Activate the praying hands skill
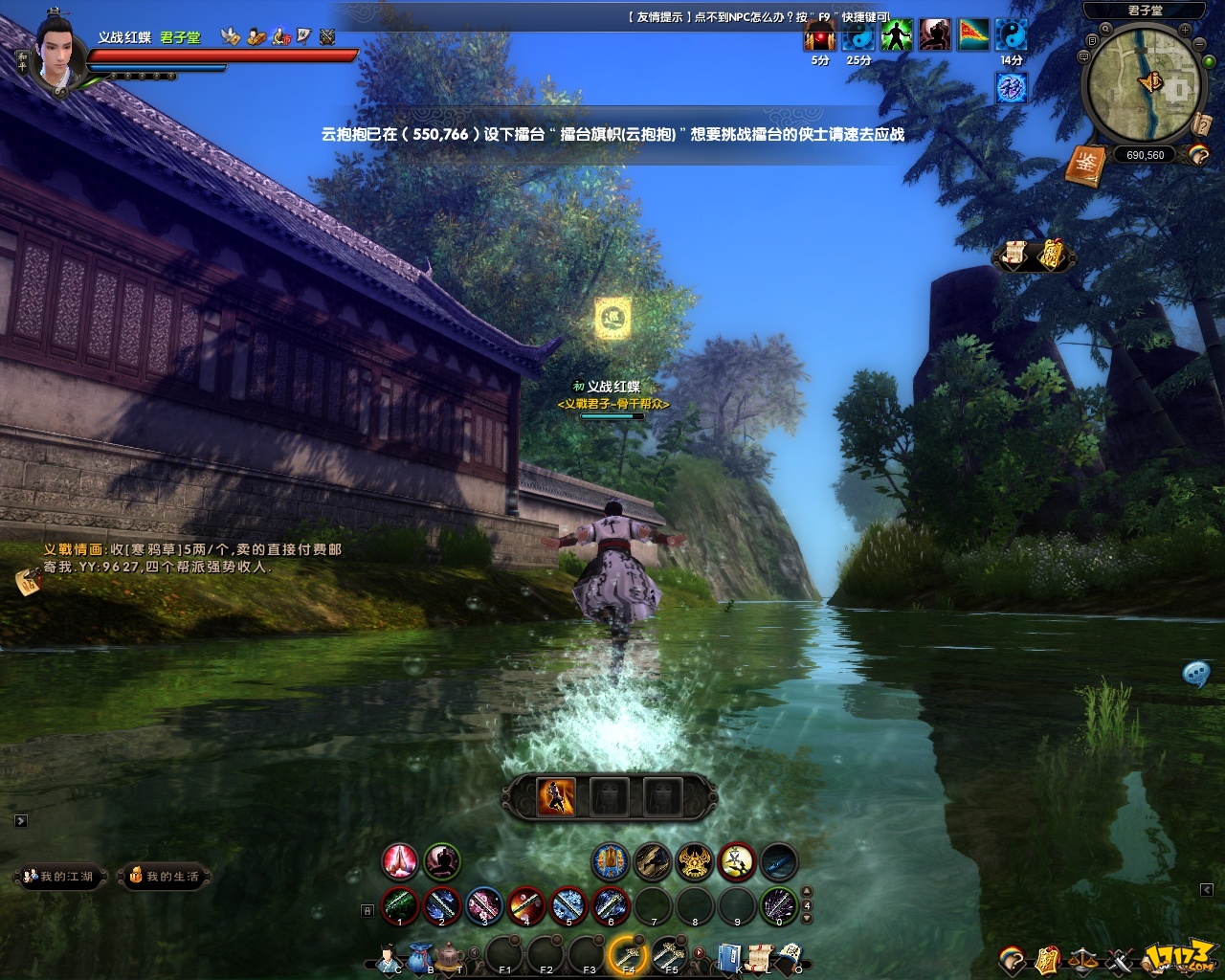The height and width of the screenshot is (980, 1225). [400, 861]
